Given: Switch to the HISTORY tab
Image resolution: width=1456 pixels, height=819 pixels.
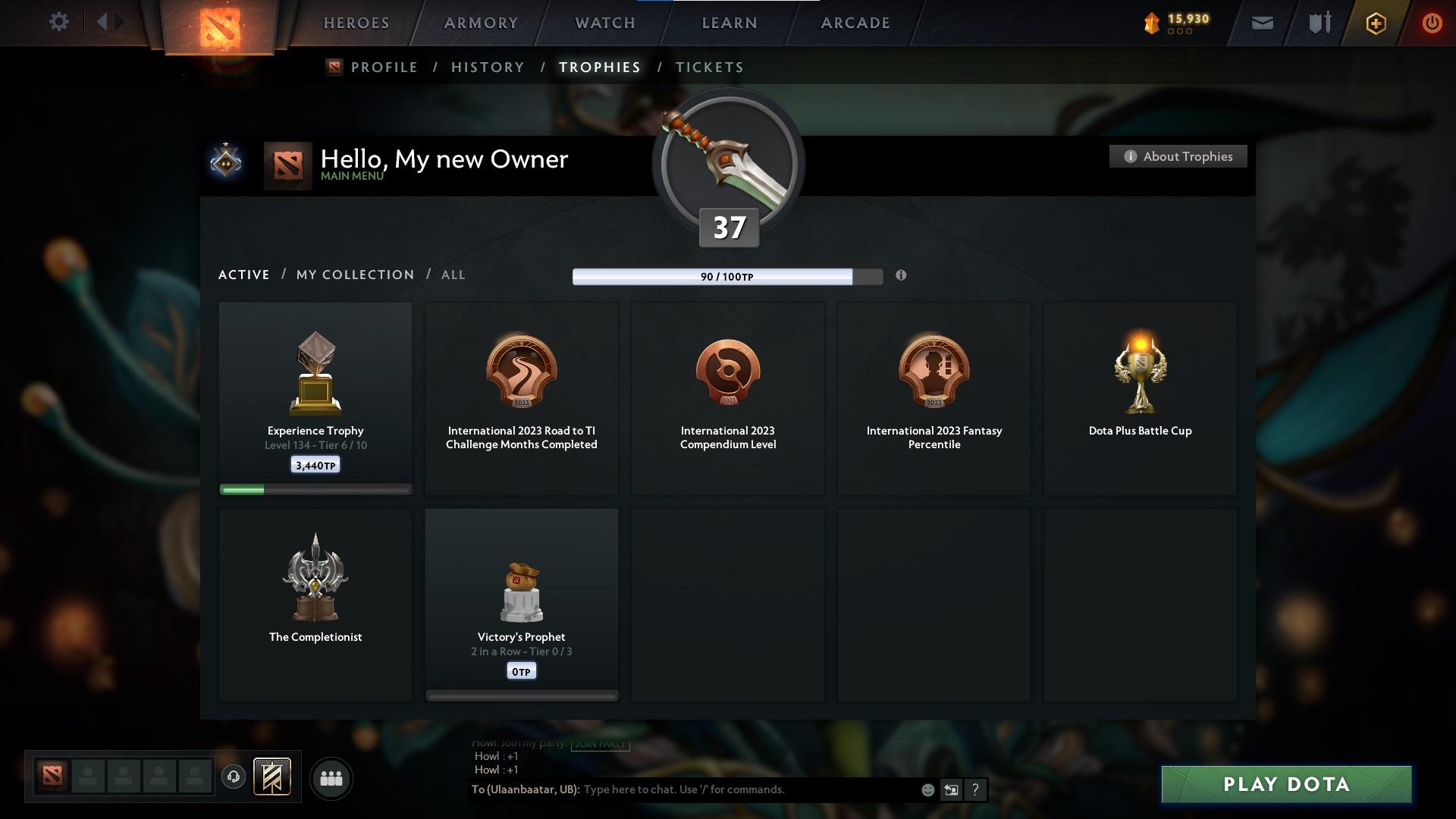Looking at the screenshot, I should tap(488, 67).
